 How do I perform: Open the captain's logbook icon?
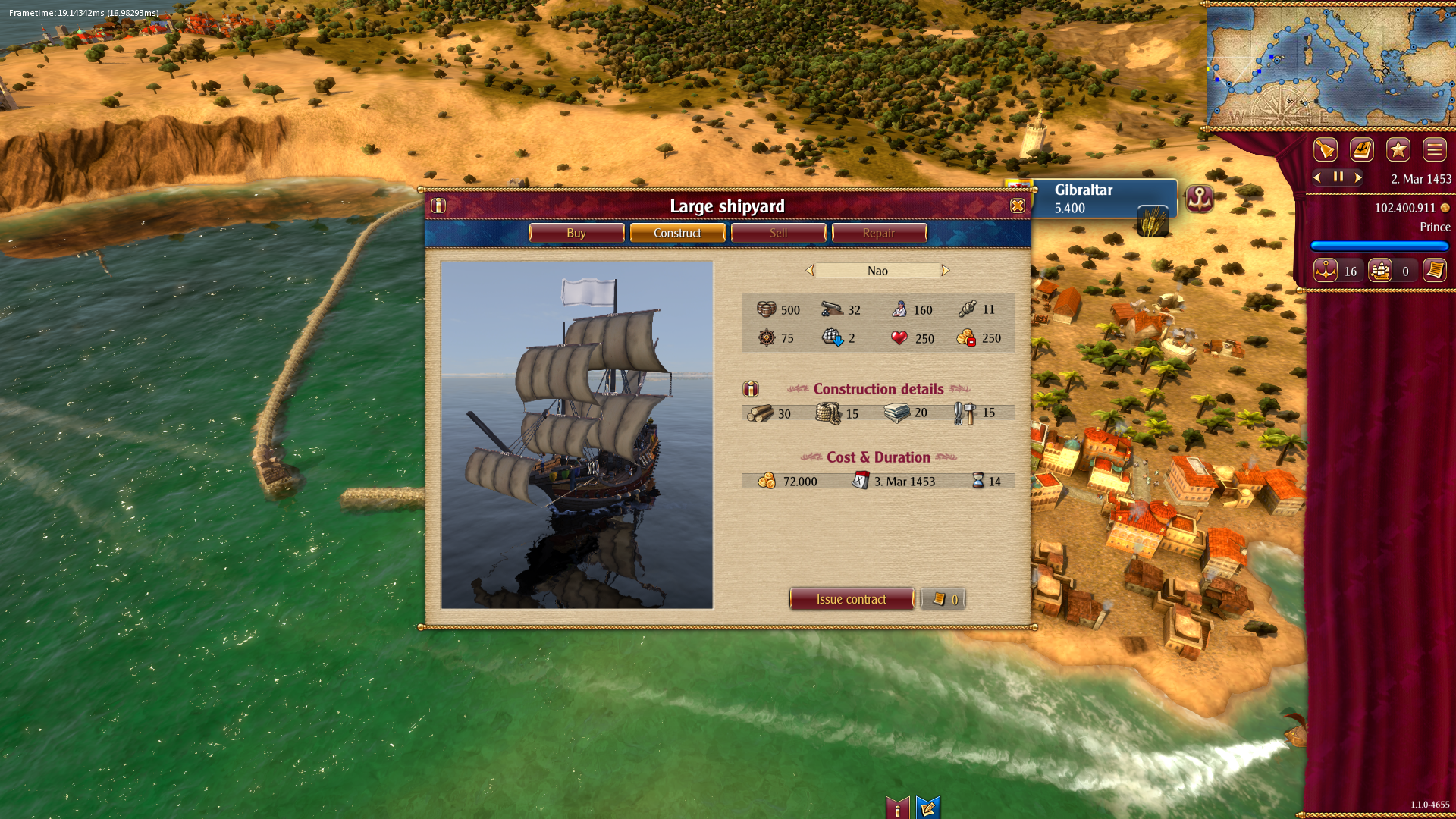(1361, 149)
